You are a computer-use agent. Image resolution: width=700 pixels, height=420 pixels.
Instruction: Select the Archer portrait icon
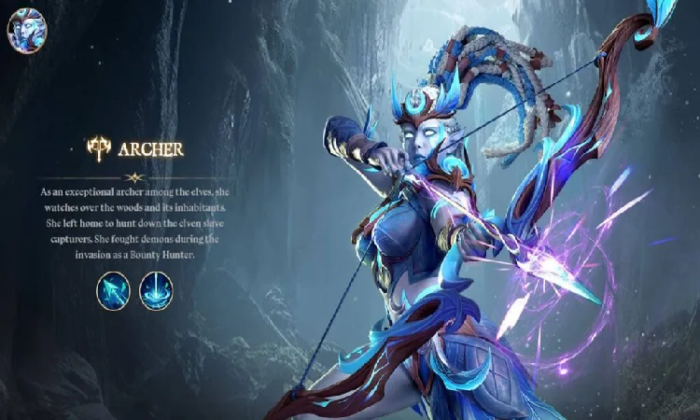27,29
